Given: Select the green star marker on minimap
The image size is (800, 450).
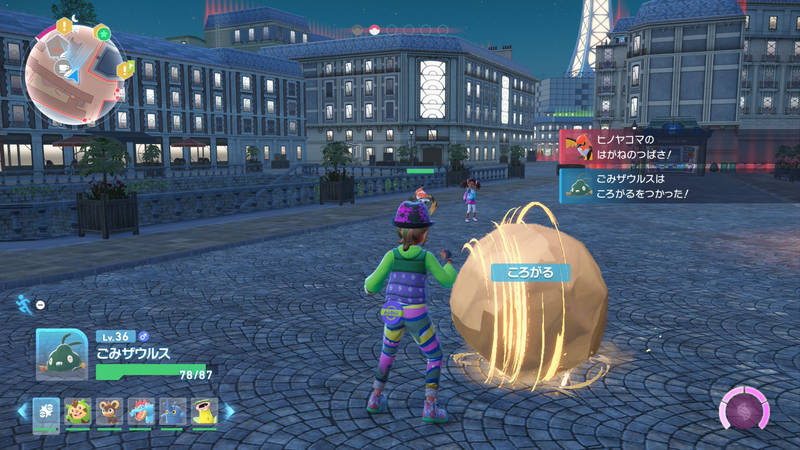Looking at the screenshot, I should click(103, 32).
